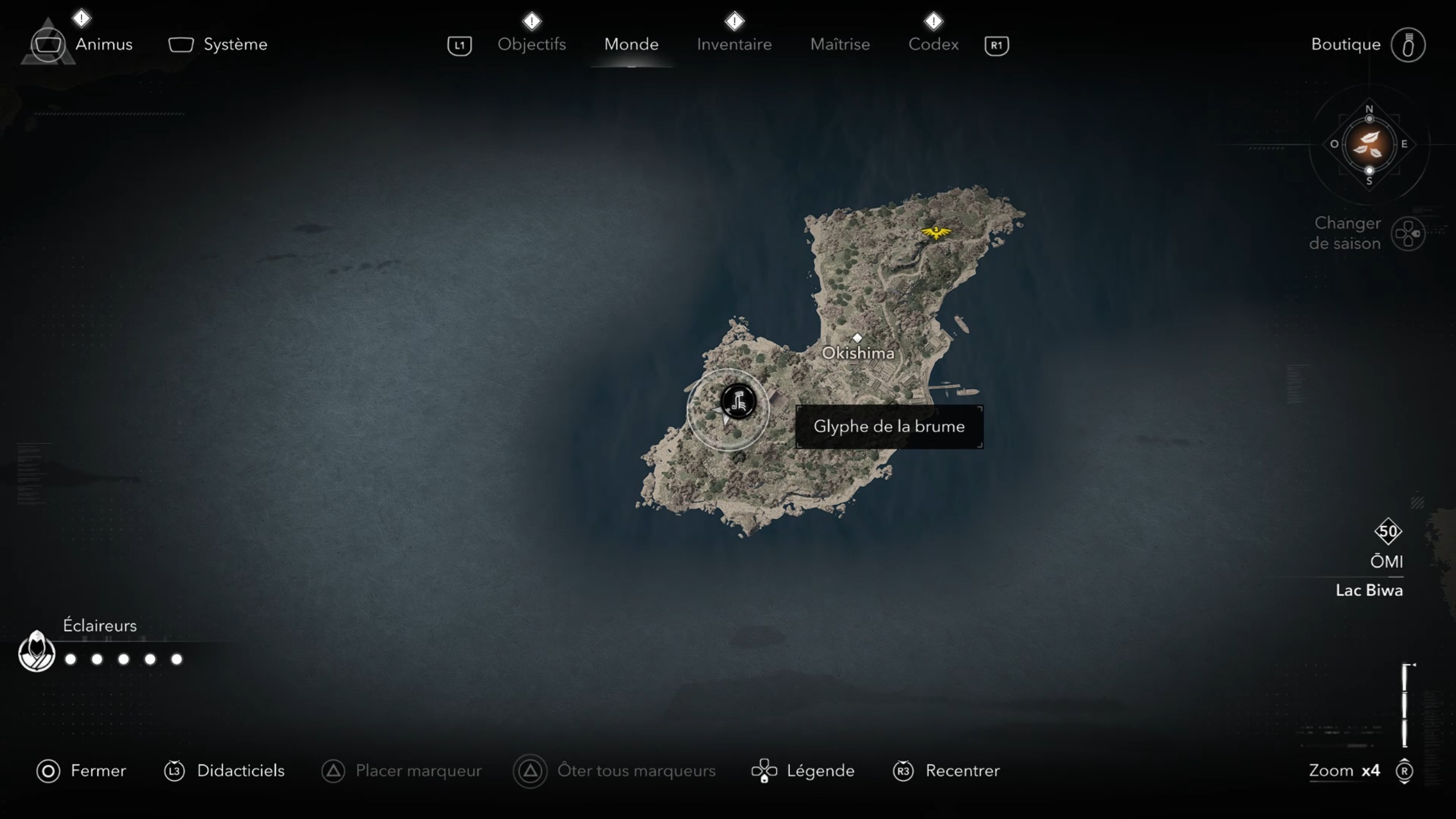The height and width of the screenshot is (819, 1456).
Task: Click the yellow eagle viewpoint marker
Action: (x=935, y=232)
